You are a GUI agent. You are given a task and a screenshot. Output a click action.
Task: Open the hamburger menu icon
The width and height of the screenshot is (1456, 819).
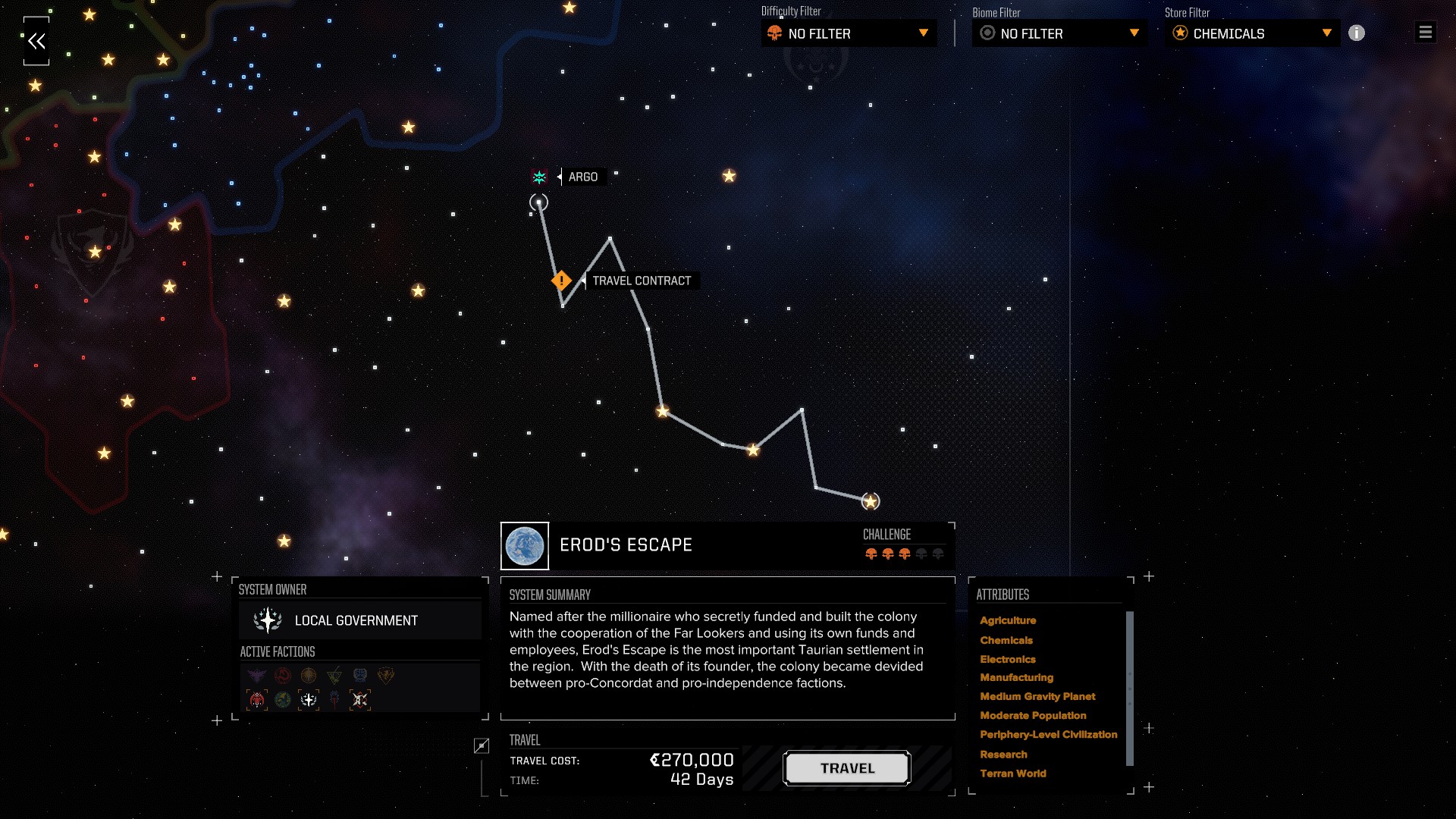(x=1426, y=33)
